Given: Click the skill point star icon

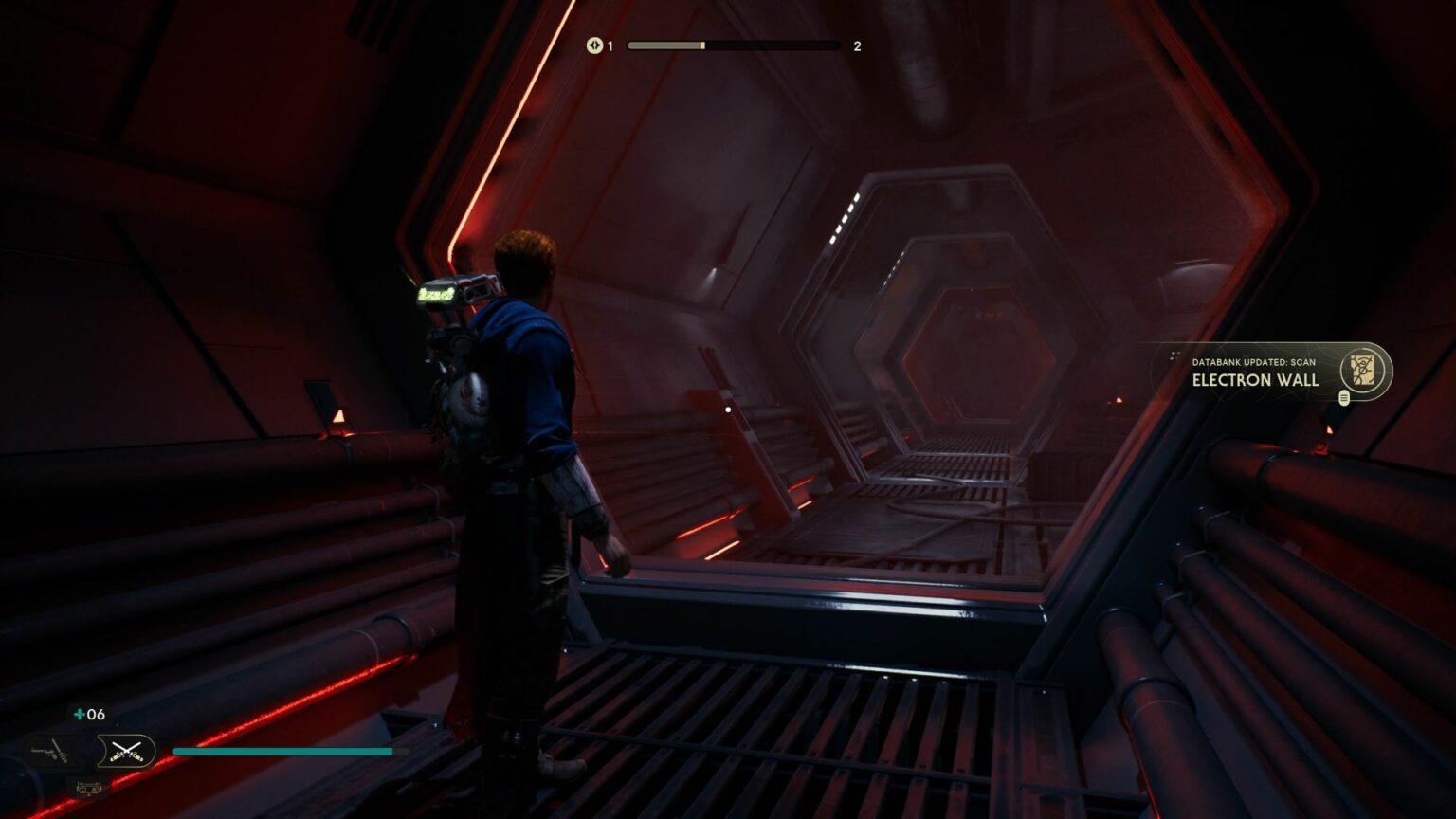Looking at the screenshot, I should (595, 45).
